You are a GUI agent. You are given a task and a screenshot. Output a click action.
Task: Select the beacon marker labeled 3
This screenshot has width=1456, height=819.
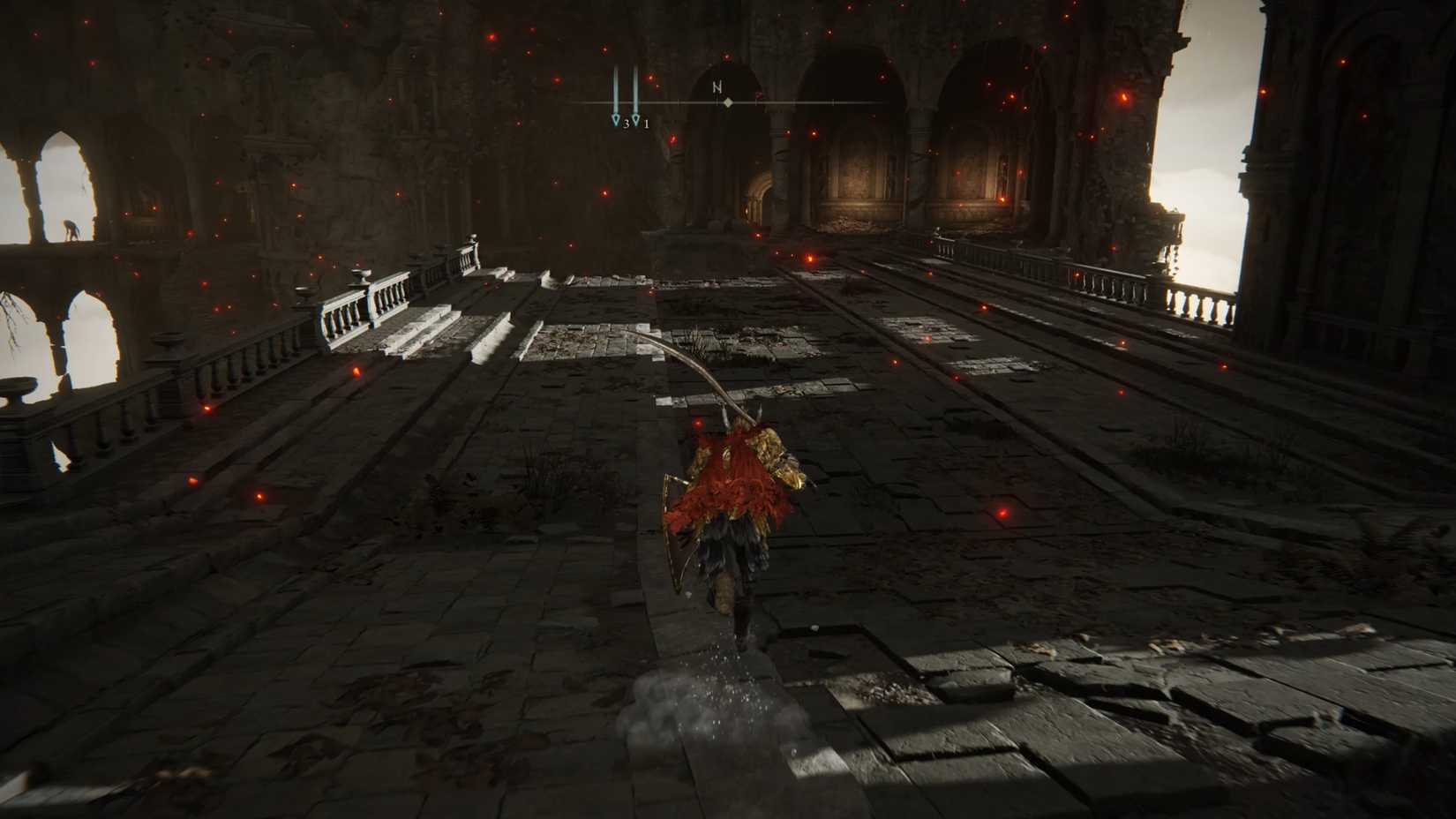coord(616,119)
